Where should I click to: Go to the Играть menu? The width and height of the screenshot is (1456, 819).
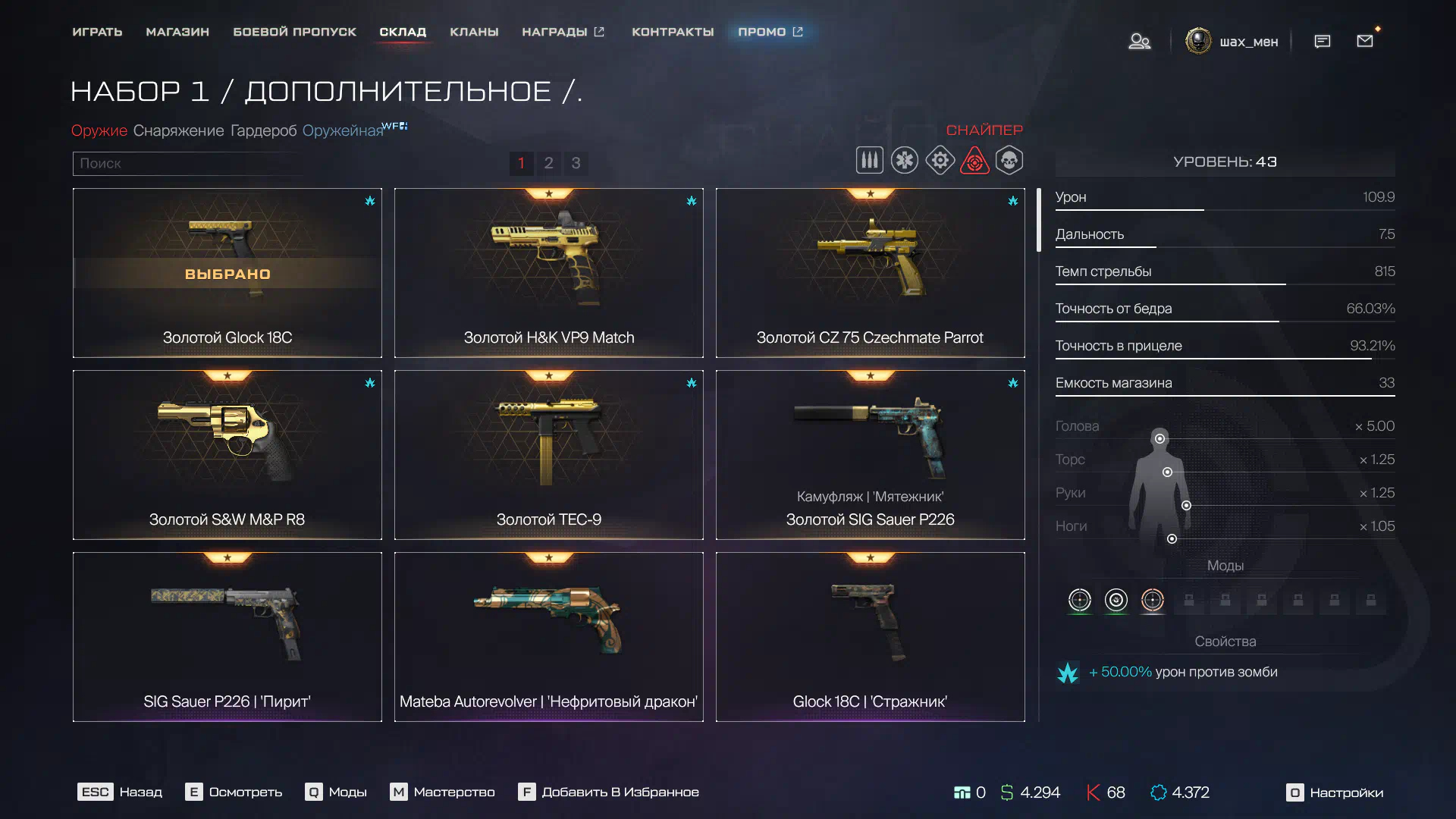97,32
